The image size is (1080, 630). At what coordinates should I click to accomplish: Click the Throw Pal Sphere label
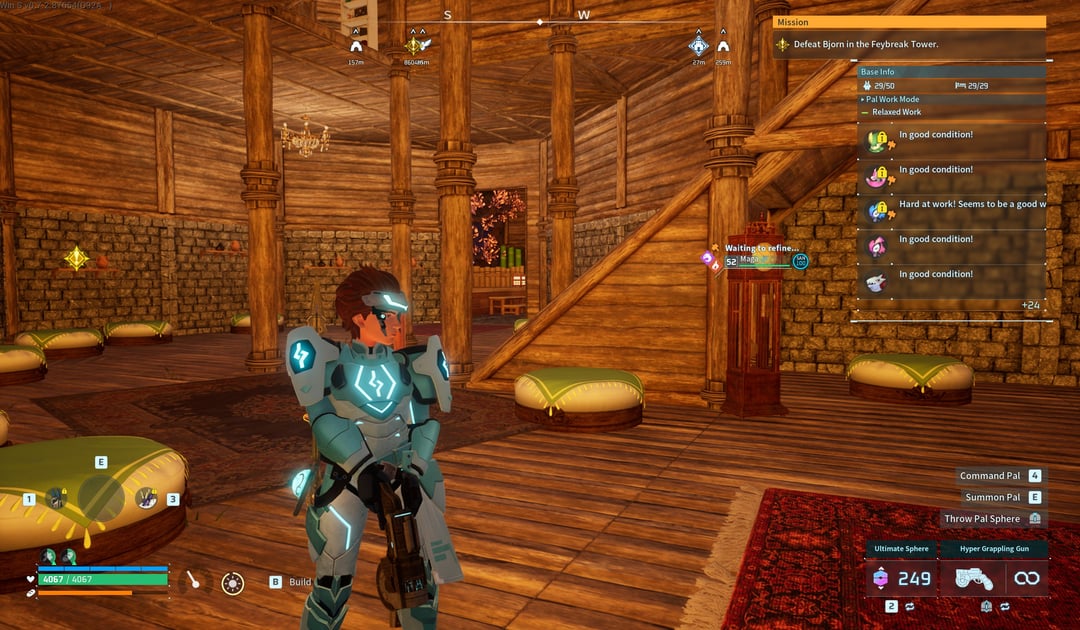(x=982, y=518)
